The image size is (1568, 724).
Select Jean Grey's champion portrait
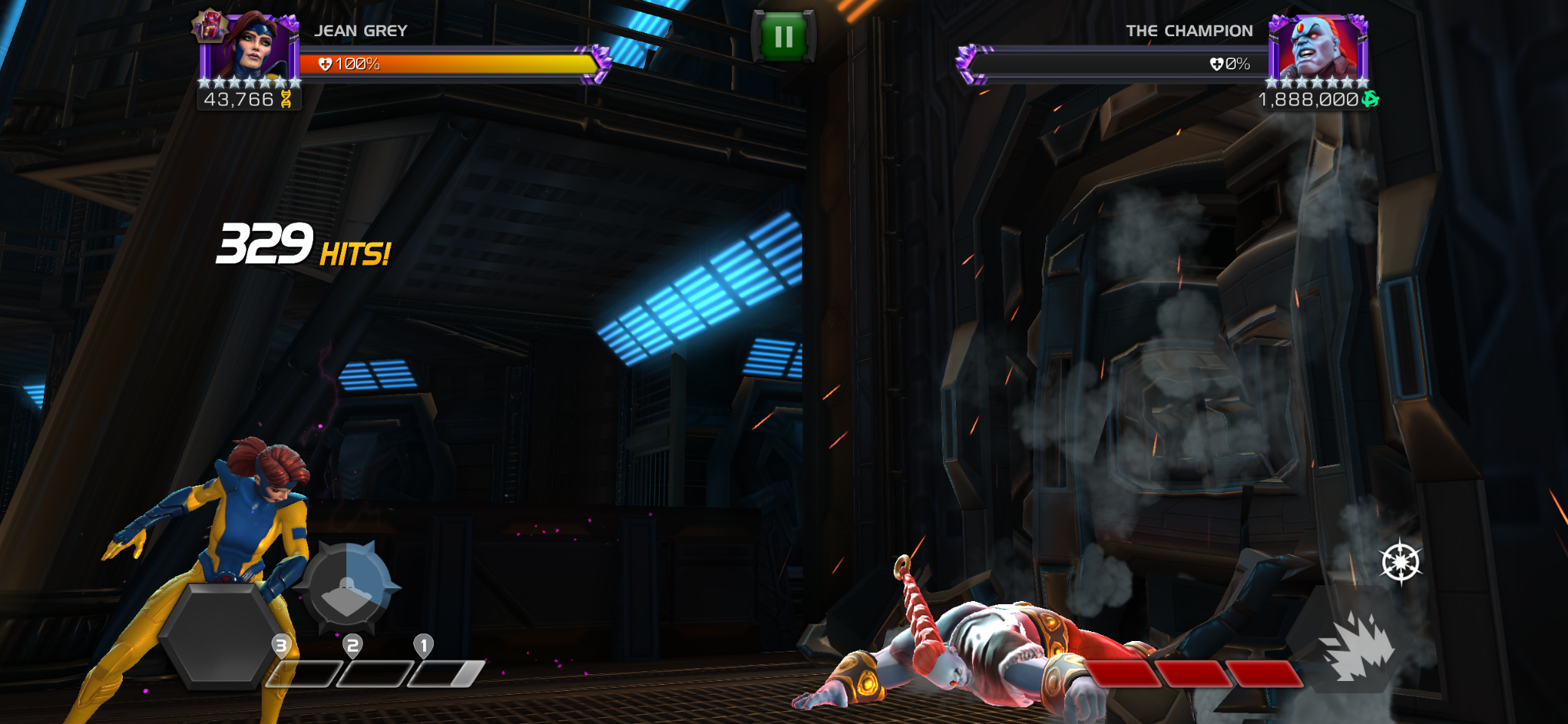[x=250, y=47]
